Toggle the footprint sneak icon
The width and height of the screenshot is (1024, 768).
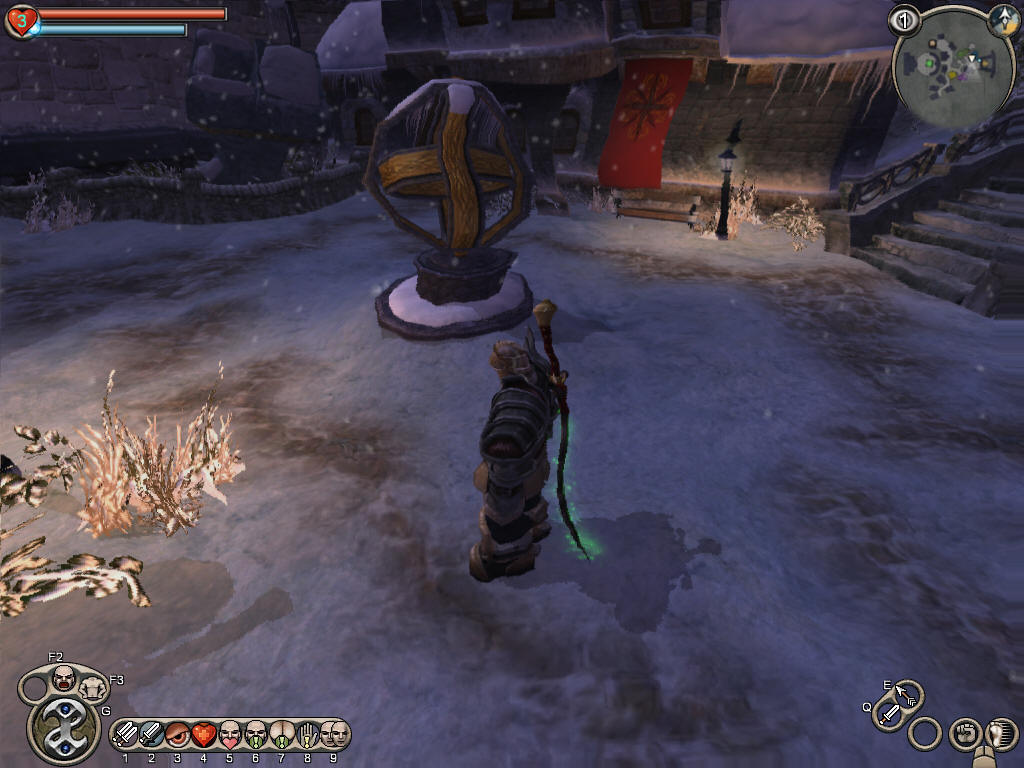click(x=999, y=735)
